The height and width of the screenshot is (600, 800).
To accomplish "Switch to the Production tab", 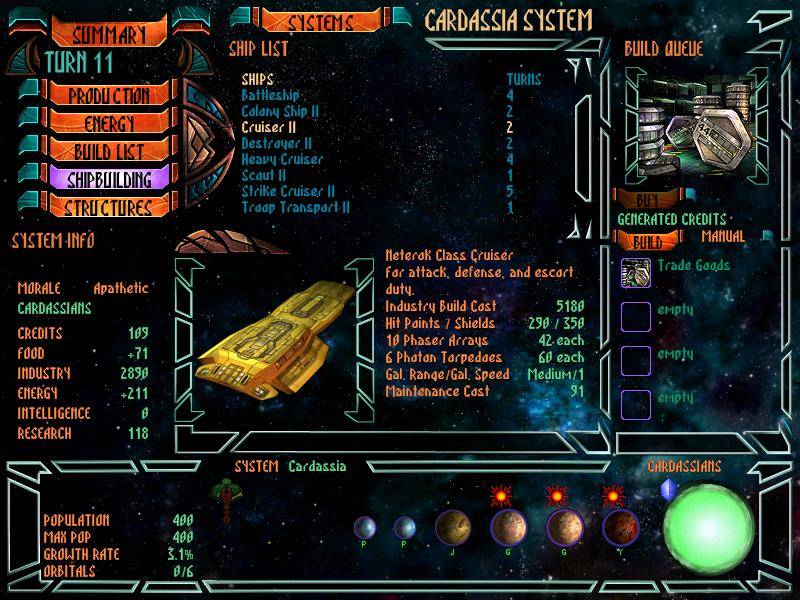I will pos(109,96).
